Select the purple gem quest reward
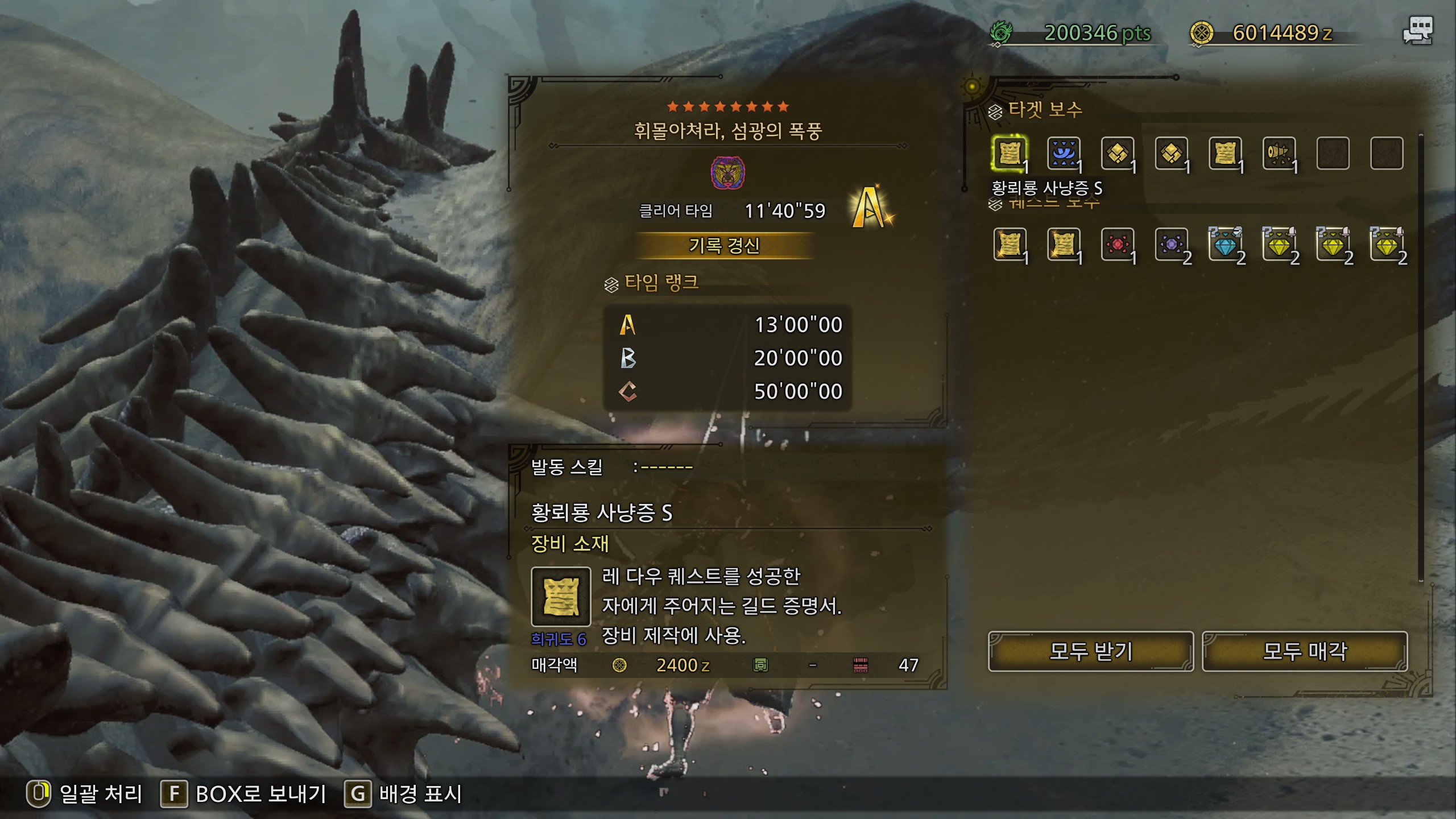This screenshot has height=819, width=1456. (1171, 245)
